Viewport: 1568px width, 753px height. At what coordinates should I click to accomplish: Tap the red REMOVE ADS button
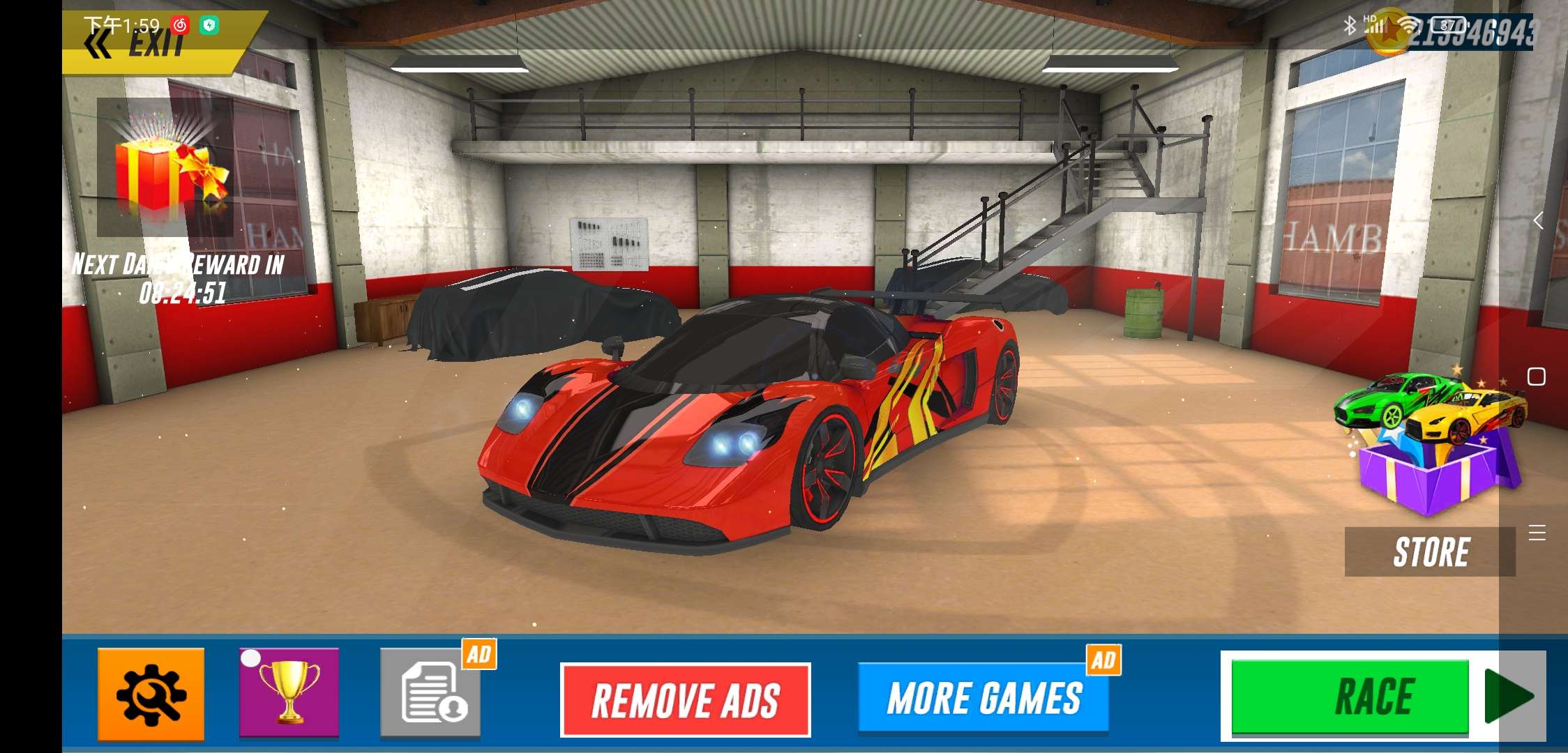click(x=685, y=699)
